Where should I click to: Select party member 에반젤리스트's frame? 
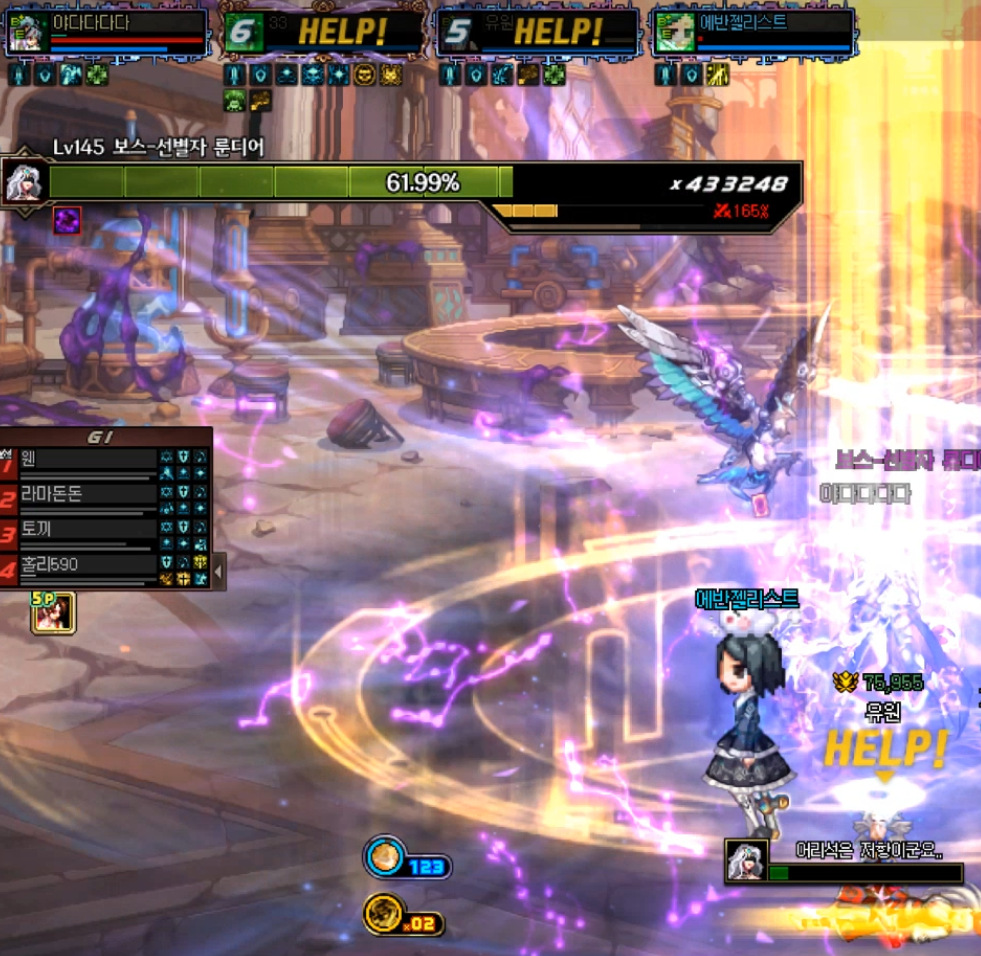point(753,33)
